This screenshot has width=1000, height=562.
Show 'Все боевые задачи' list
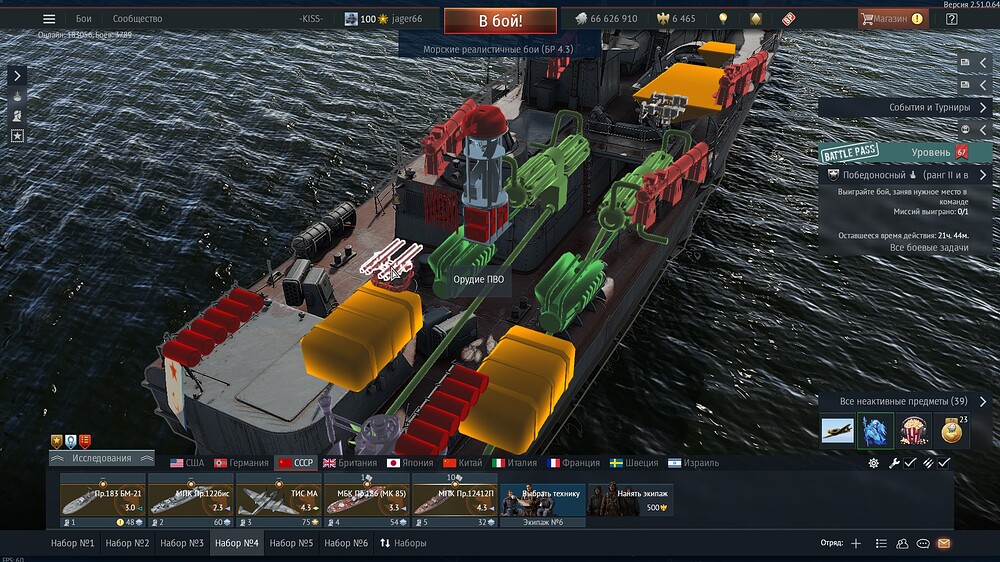pyautogui.click(x=902, y=247)
